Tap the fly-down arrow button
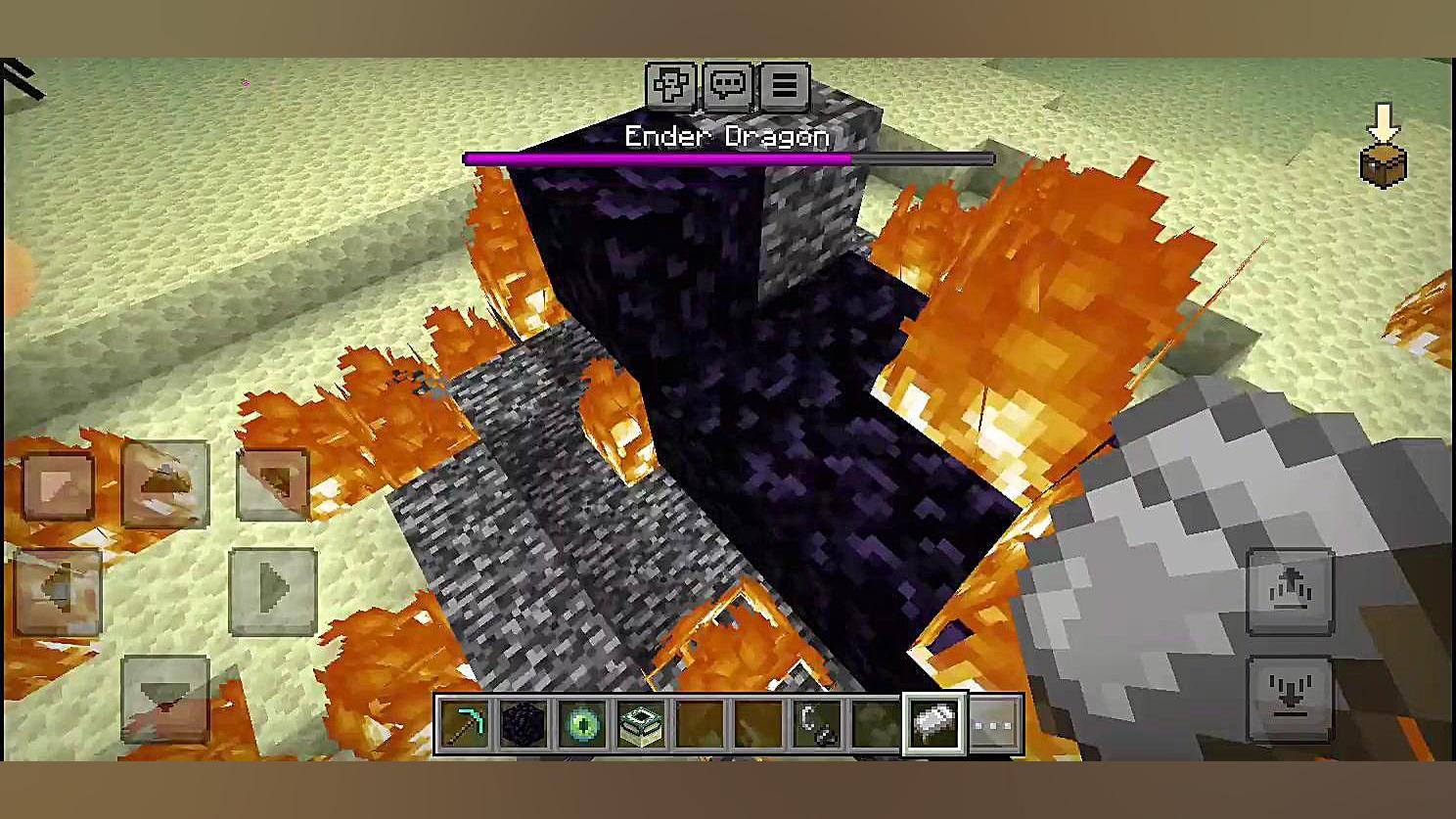 point(1290,699)
